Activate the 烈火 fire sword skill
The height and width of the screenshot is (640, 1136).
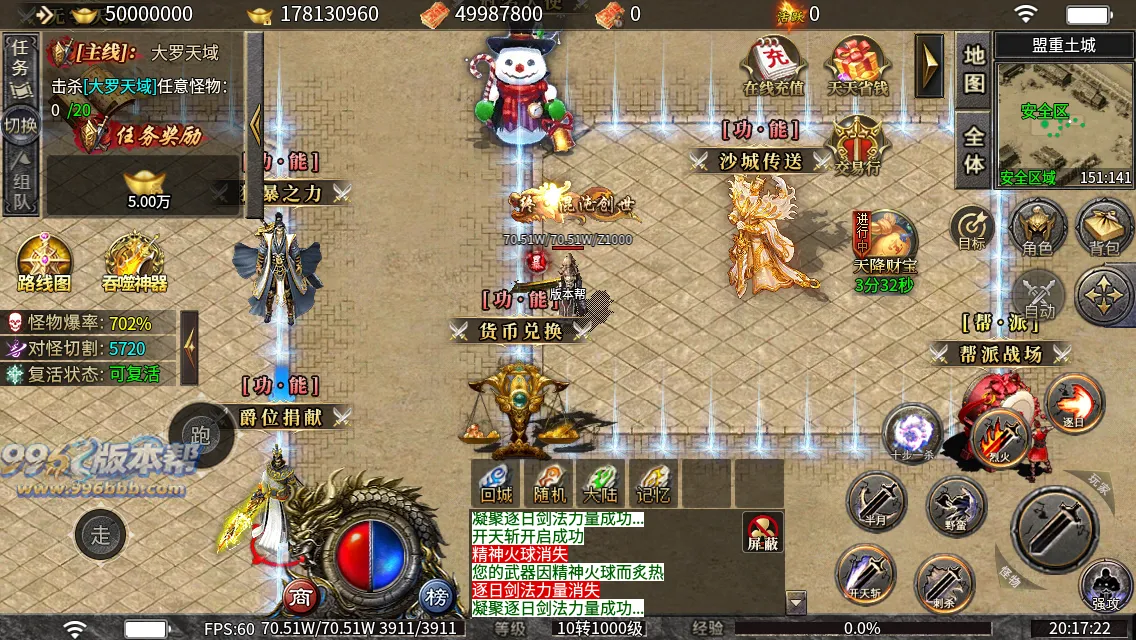point(1001,437)
